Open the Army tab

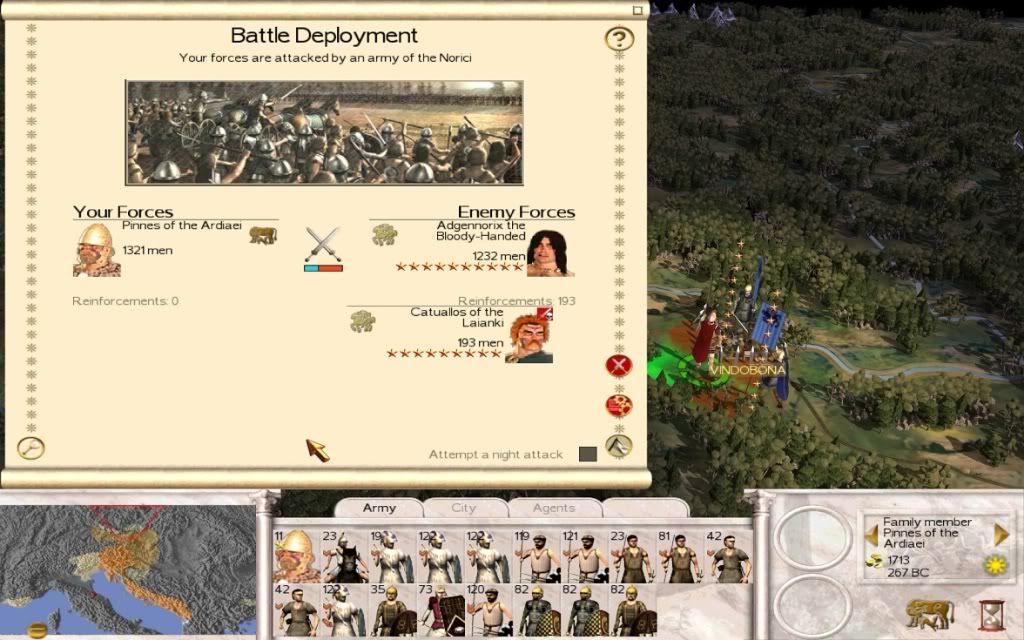click(379, 508)
